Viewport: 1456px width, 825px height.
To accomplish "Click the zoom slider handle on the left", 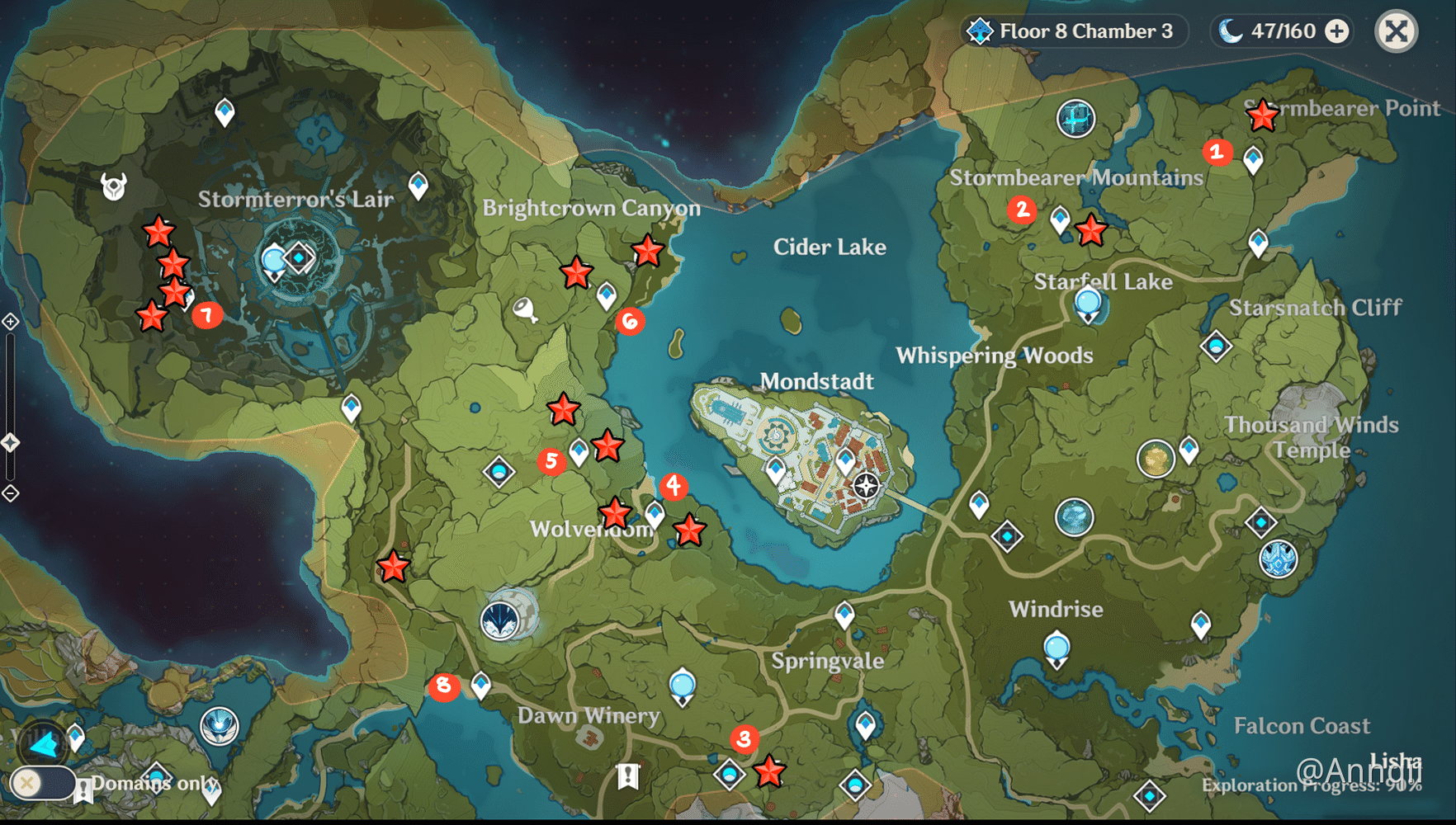I will 11,442.
